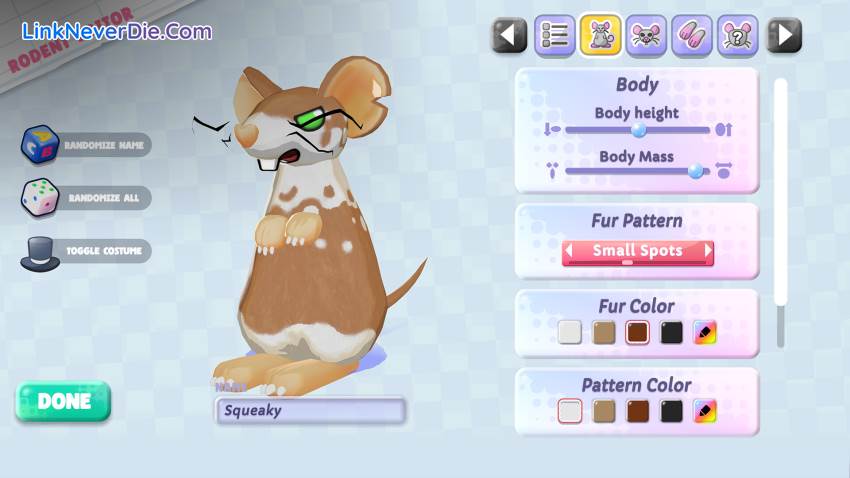Screen dimensions: 850x478
Task: Set Pattern Color to dark brown
Action: (638, 411)
